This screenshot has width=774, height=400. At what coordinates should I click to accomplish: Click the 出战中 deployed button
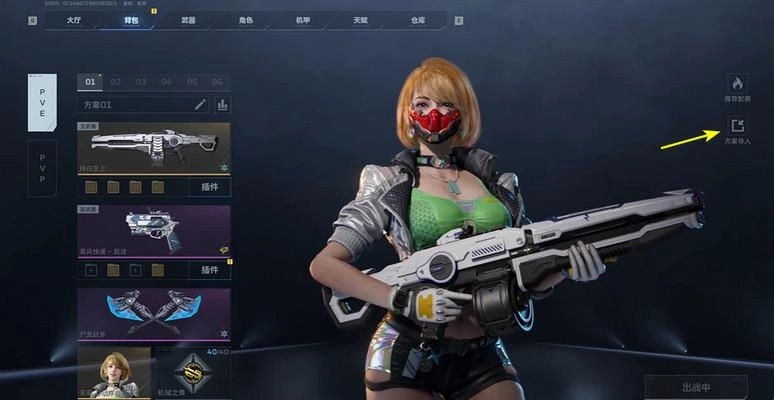pos(695,387)
